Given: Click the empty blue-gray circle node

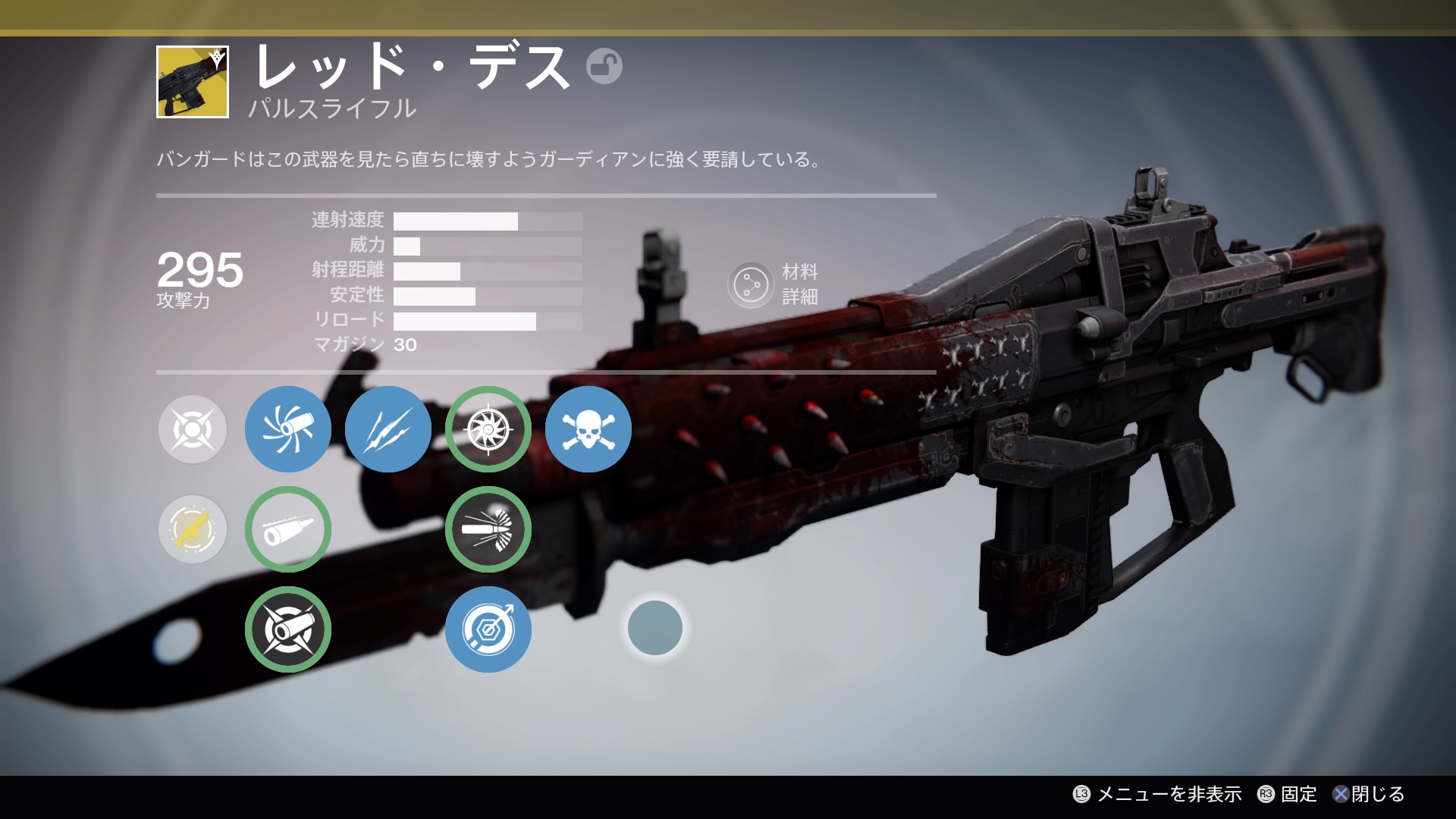Looking at the screenshot, I should point(654,628).
